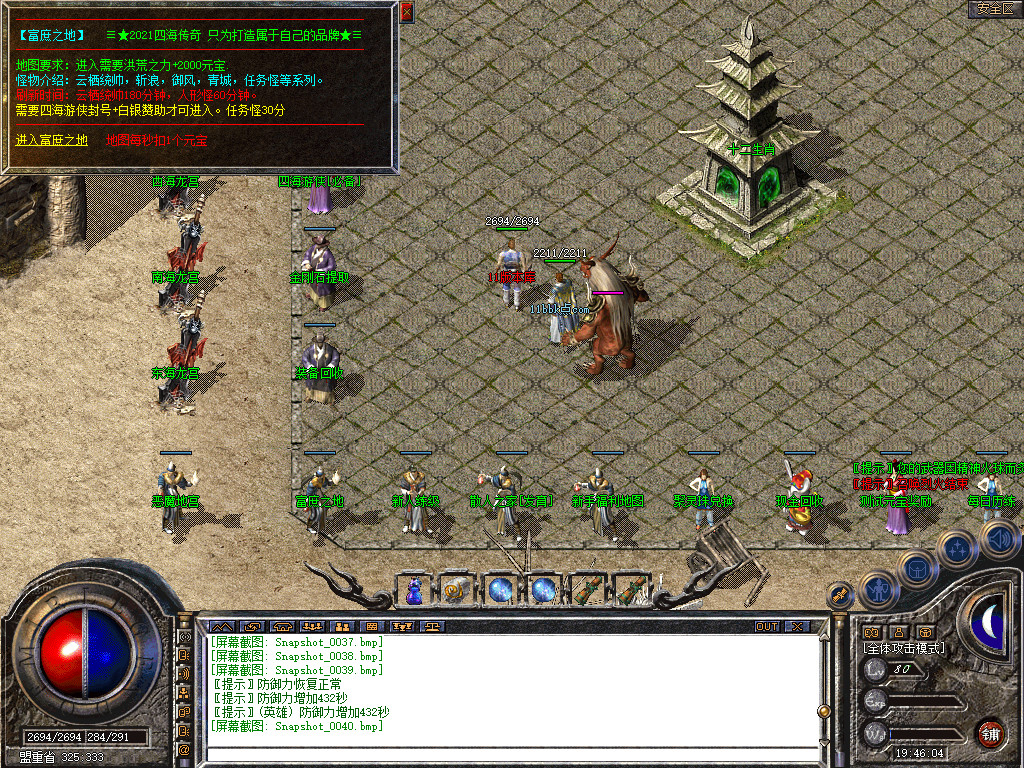The image size is (1024, 768).
Task: Click the chat scrollbar's round handle
Action: [824, 711]
